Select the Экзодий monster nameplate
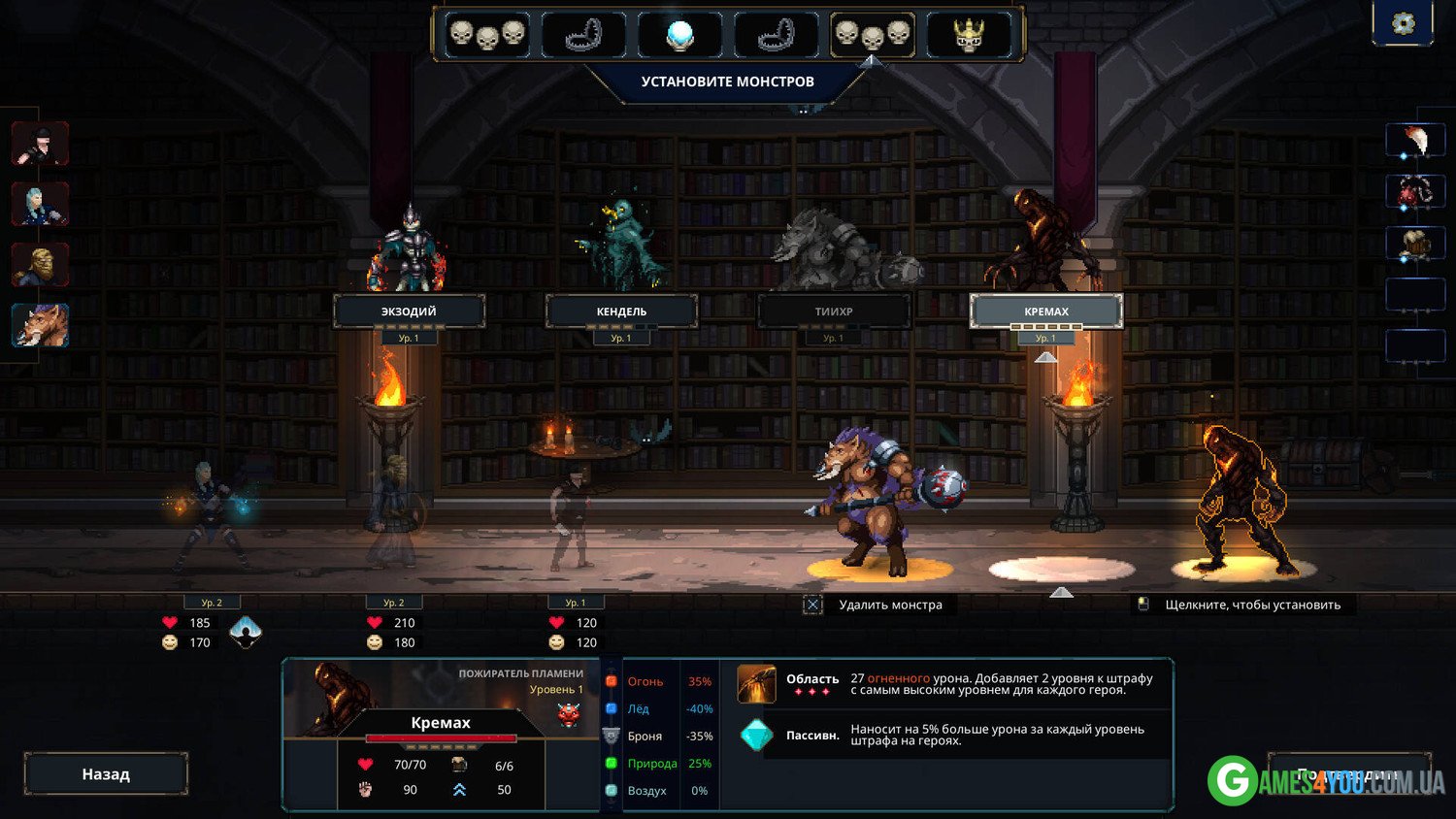The image size is (1456, 819). [409, 311]
